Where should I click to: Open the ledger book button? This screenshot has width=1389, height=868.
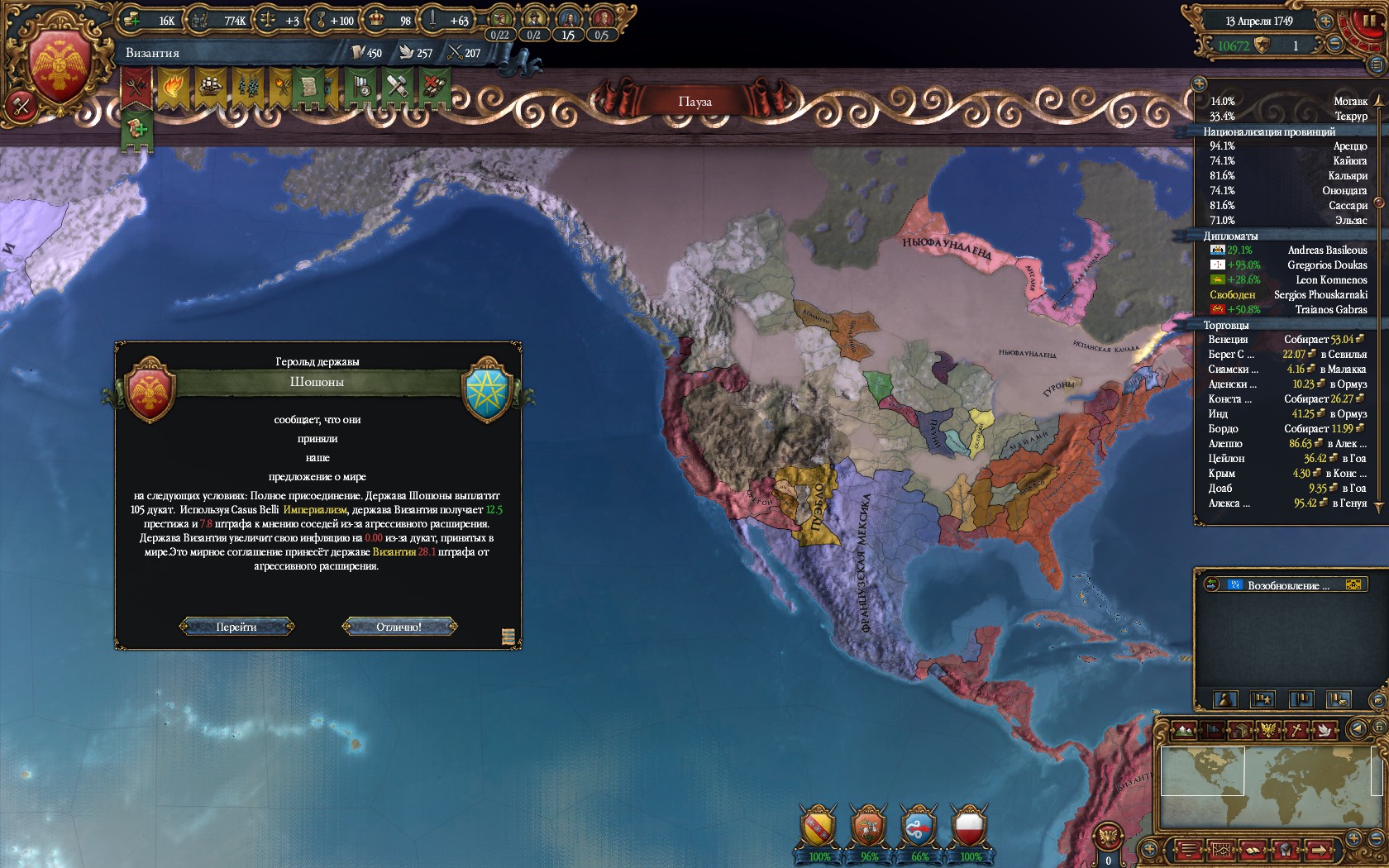click(x=1253, y=849)
